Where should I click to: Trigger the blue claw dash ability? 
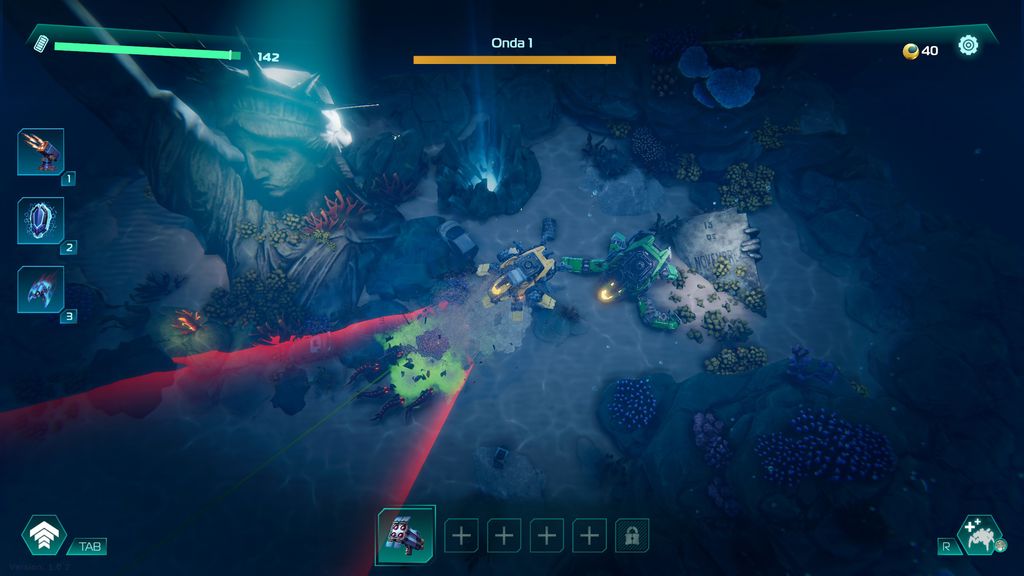click(41, 289)
